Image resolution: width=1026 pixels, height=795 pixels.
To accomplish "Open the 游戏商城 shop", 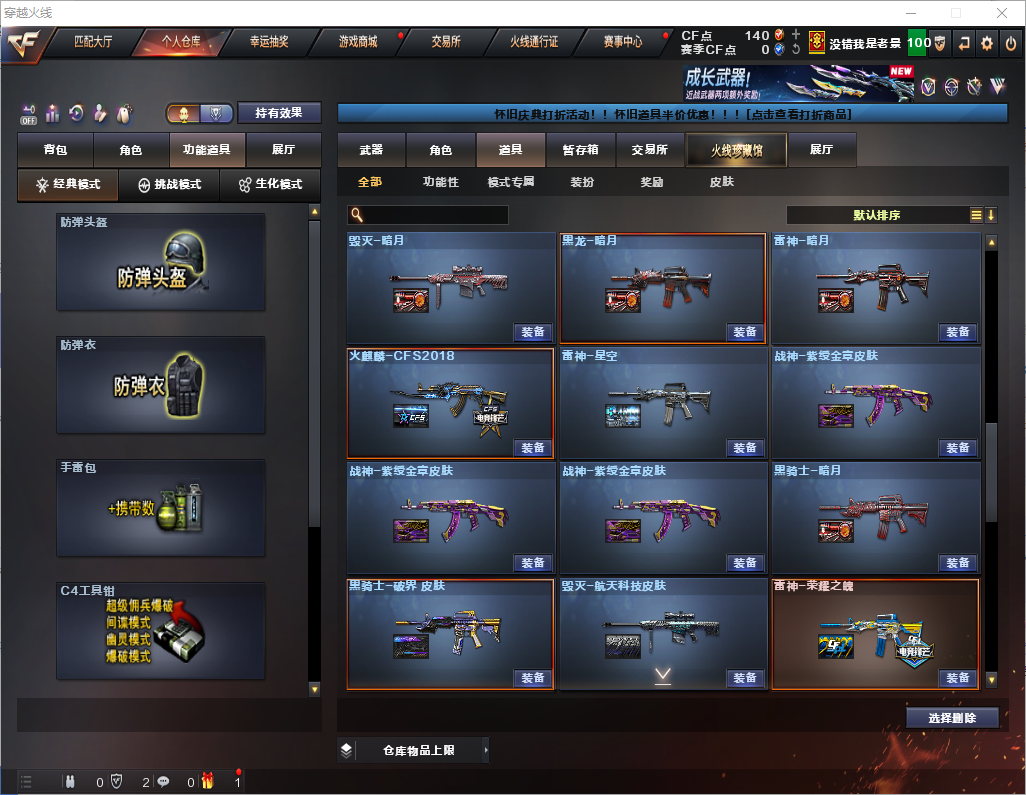I will click(x=358, y=42).
